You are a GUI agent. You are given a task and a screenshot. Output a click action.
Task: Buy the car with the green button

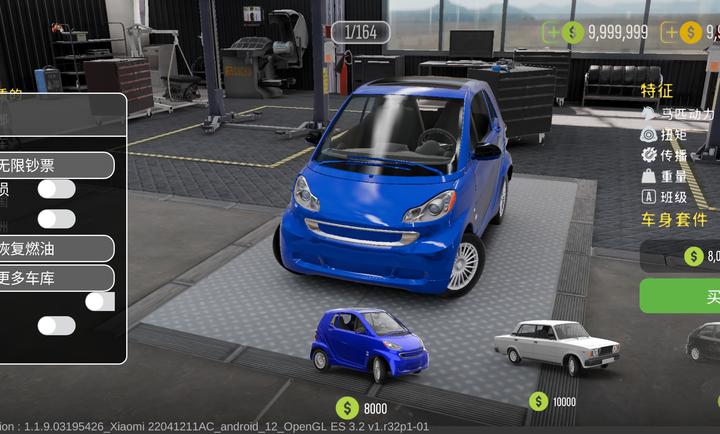pos(690,296)
